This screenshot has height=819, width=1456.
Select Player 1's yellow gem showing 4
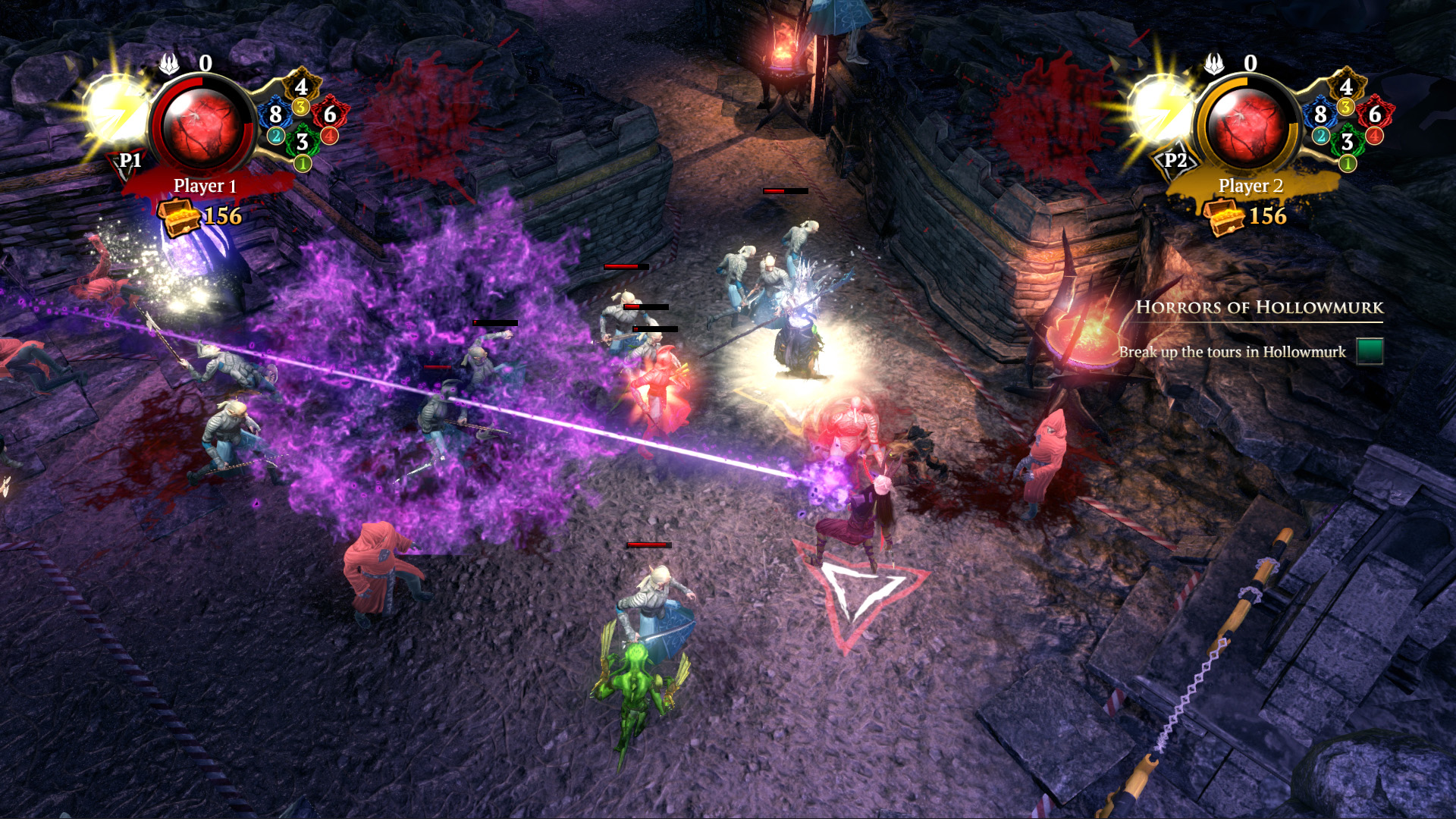(301, 86)
